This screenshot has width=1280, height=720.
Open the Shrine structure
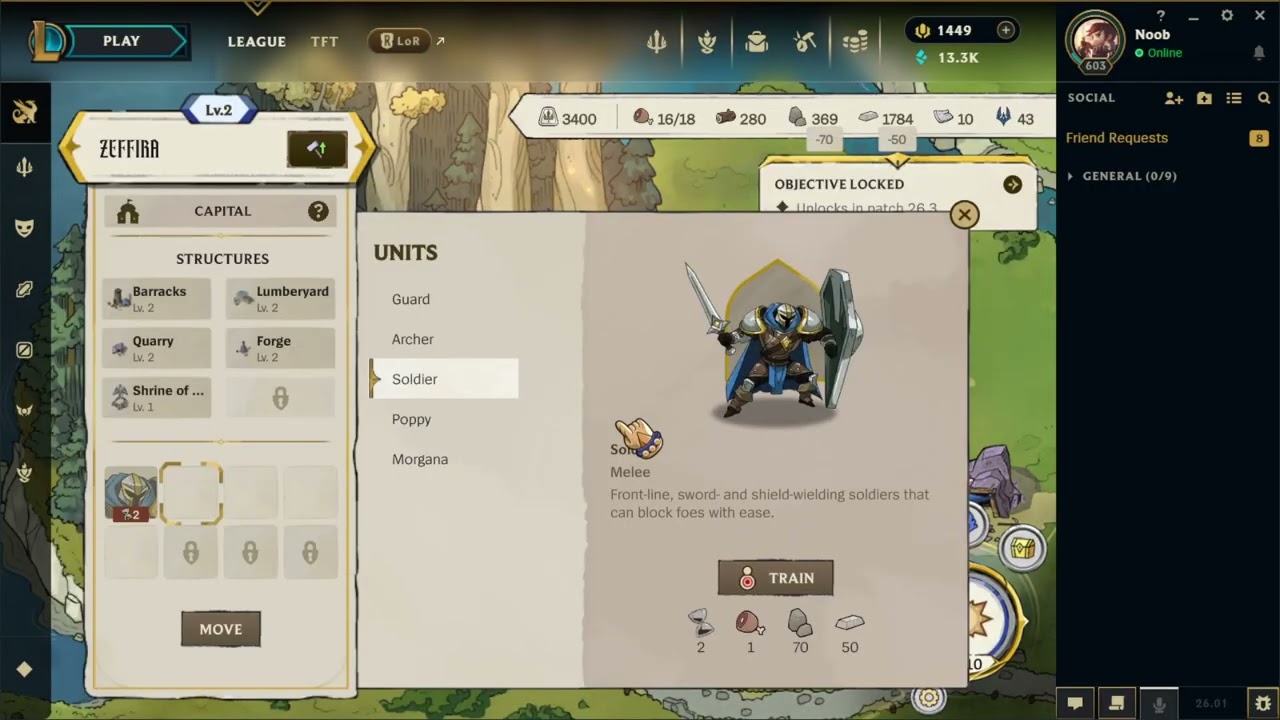[x=157, y=397]
